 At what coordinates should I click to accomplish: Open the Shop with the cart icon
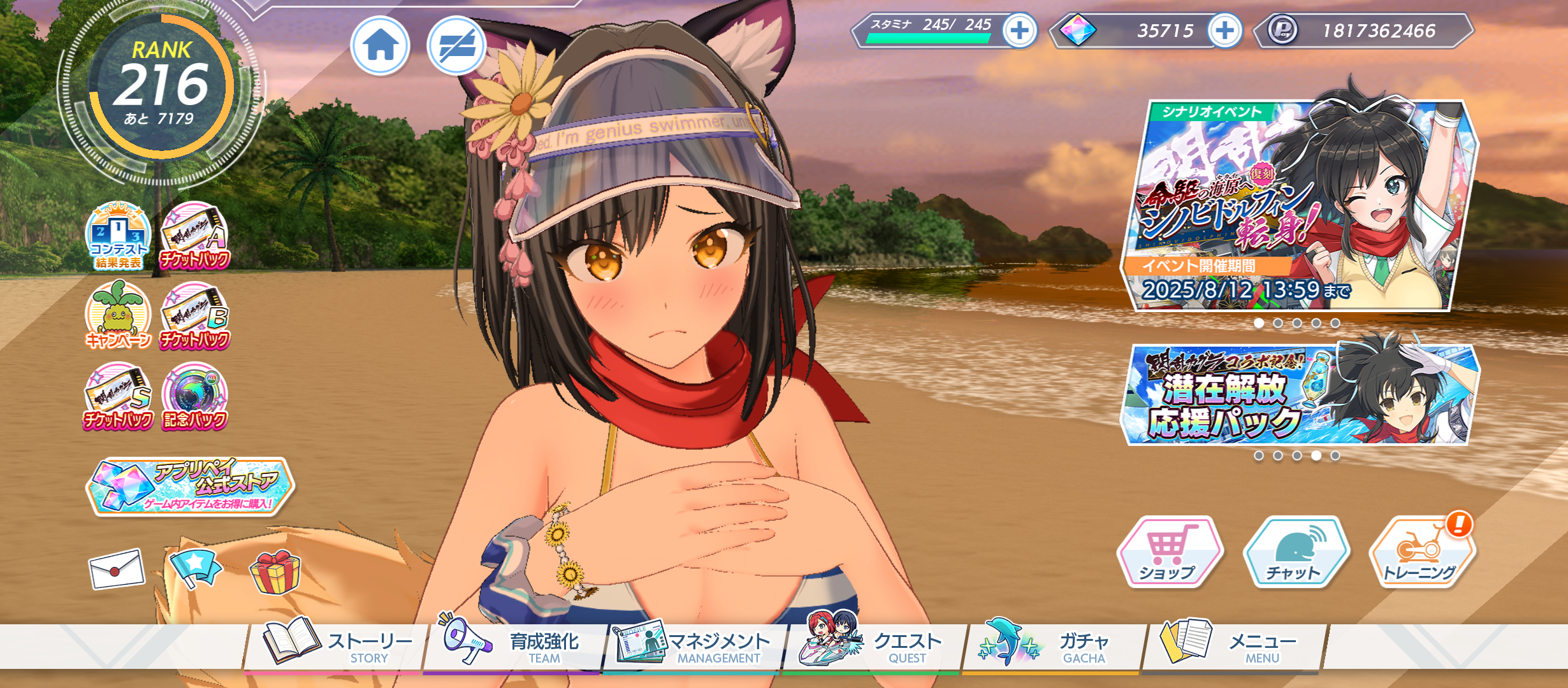[x=1169, y=552]
